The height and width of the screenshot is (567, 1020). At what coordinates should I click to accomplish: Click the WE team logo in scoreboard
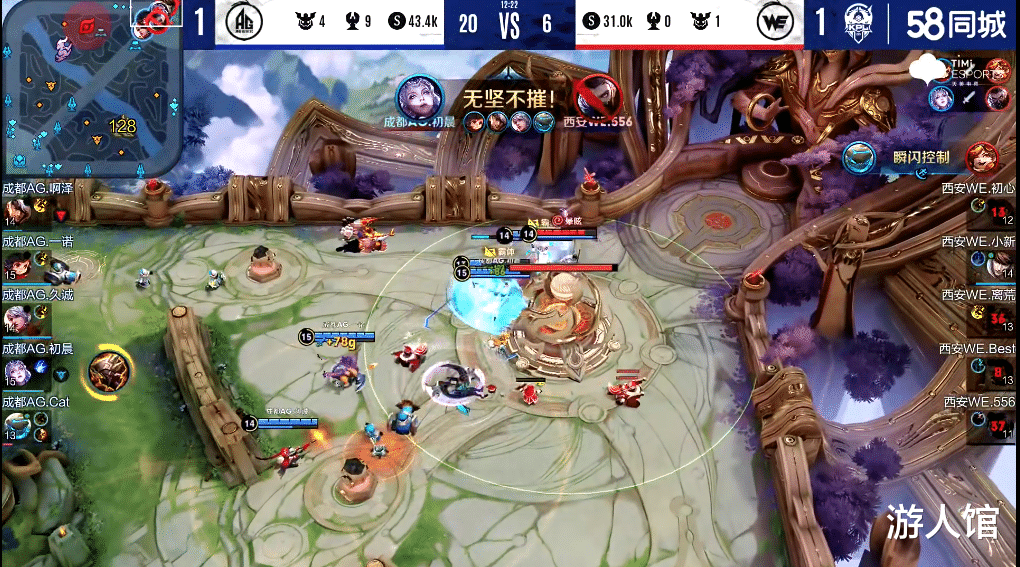click(776, 22)
